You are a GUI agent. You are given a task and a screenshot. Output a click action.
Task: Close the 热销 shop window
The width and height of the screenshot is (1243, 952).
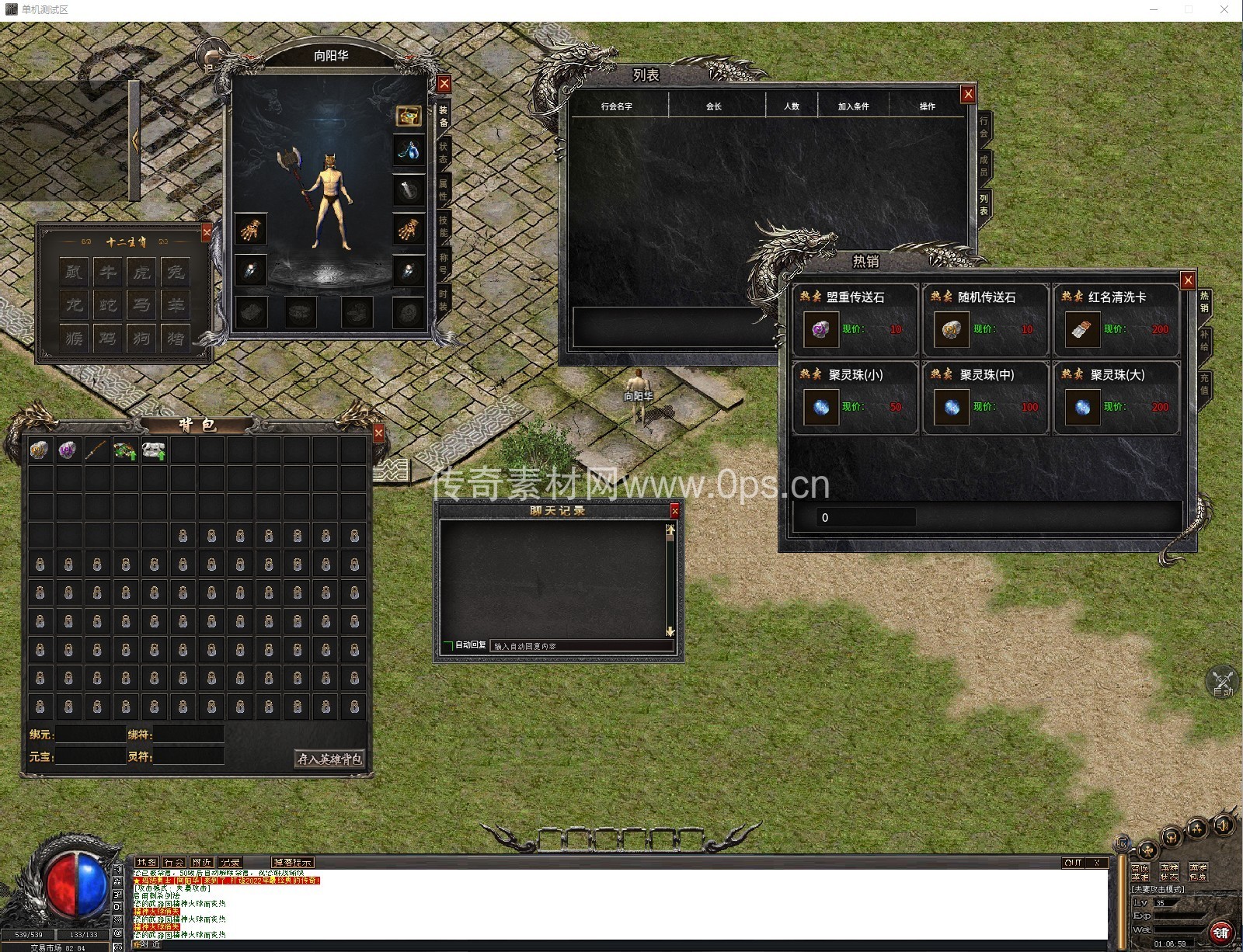tap(1187, 280)
